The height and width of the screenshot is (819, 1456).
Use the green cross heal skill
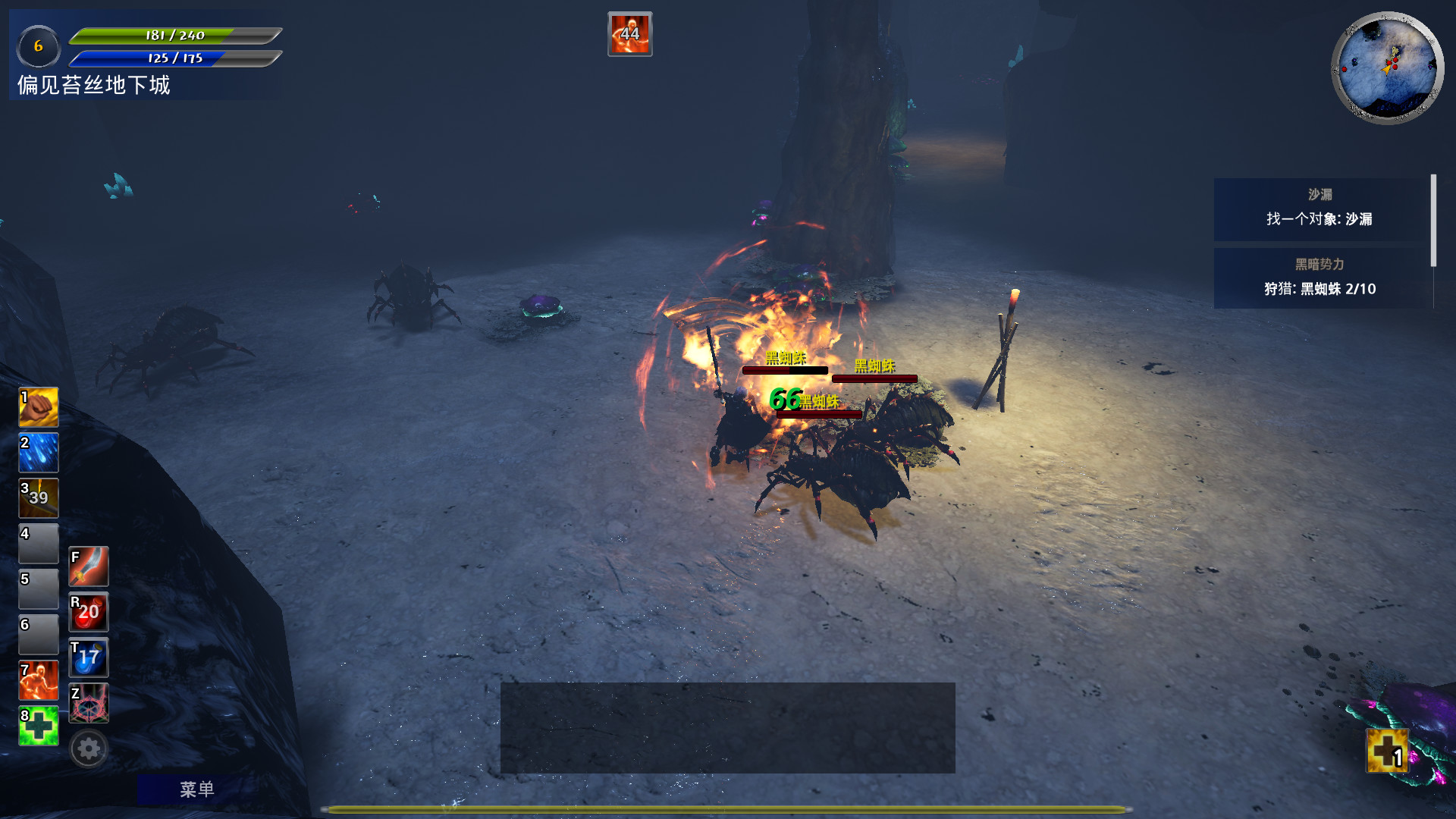38,726
